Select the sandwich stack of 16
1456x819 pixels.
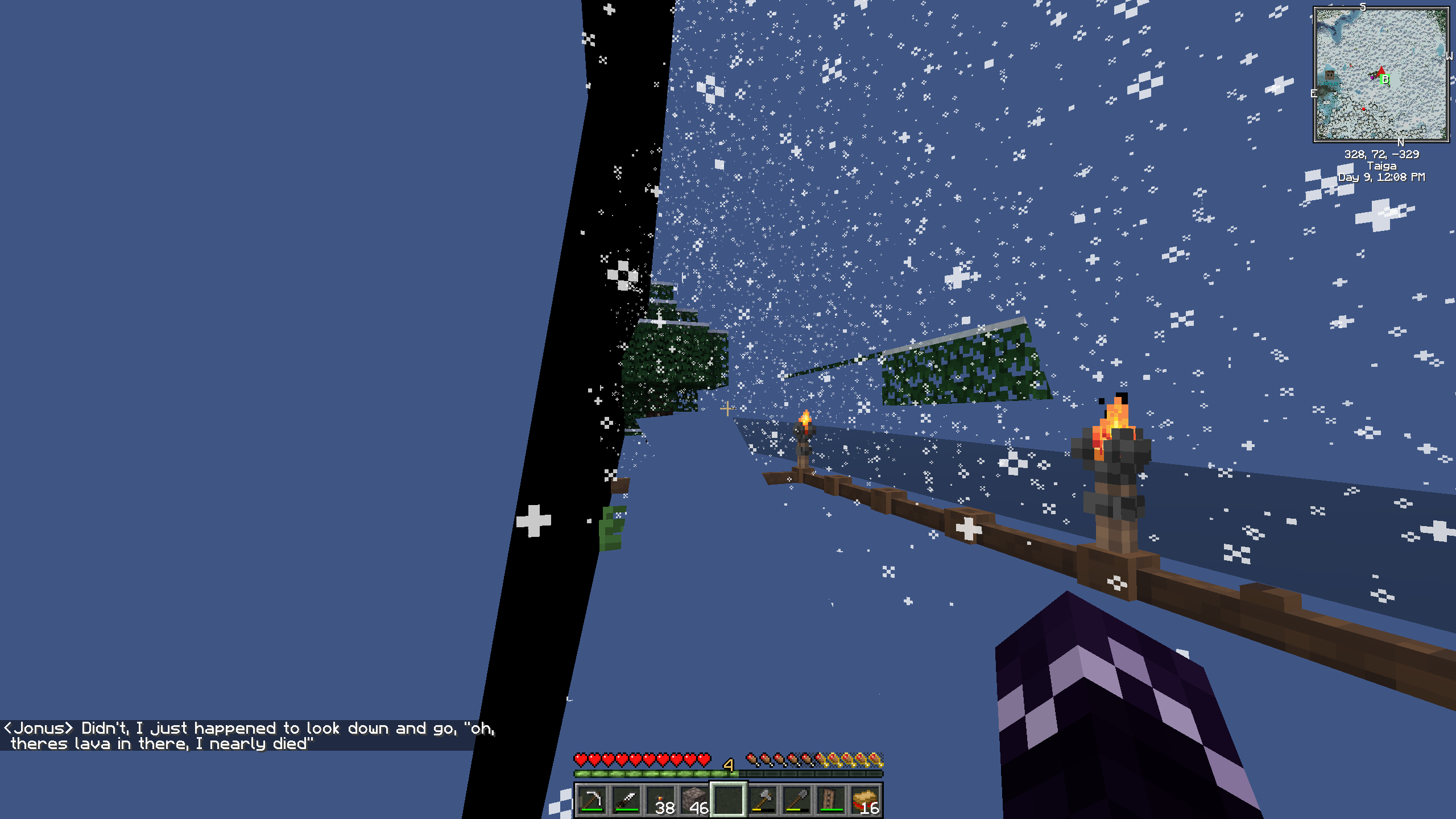tap(865, 800)
